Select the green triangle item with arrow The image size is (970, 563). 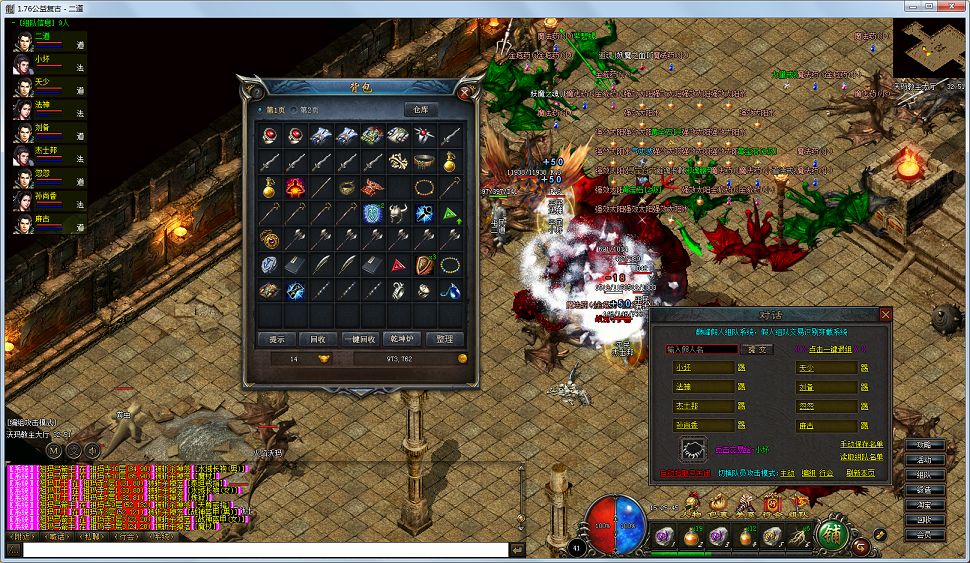coord(451,212)
